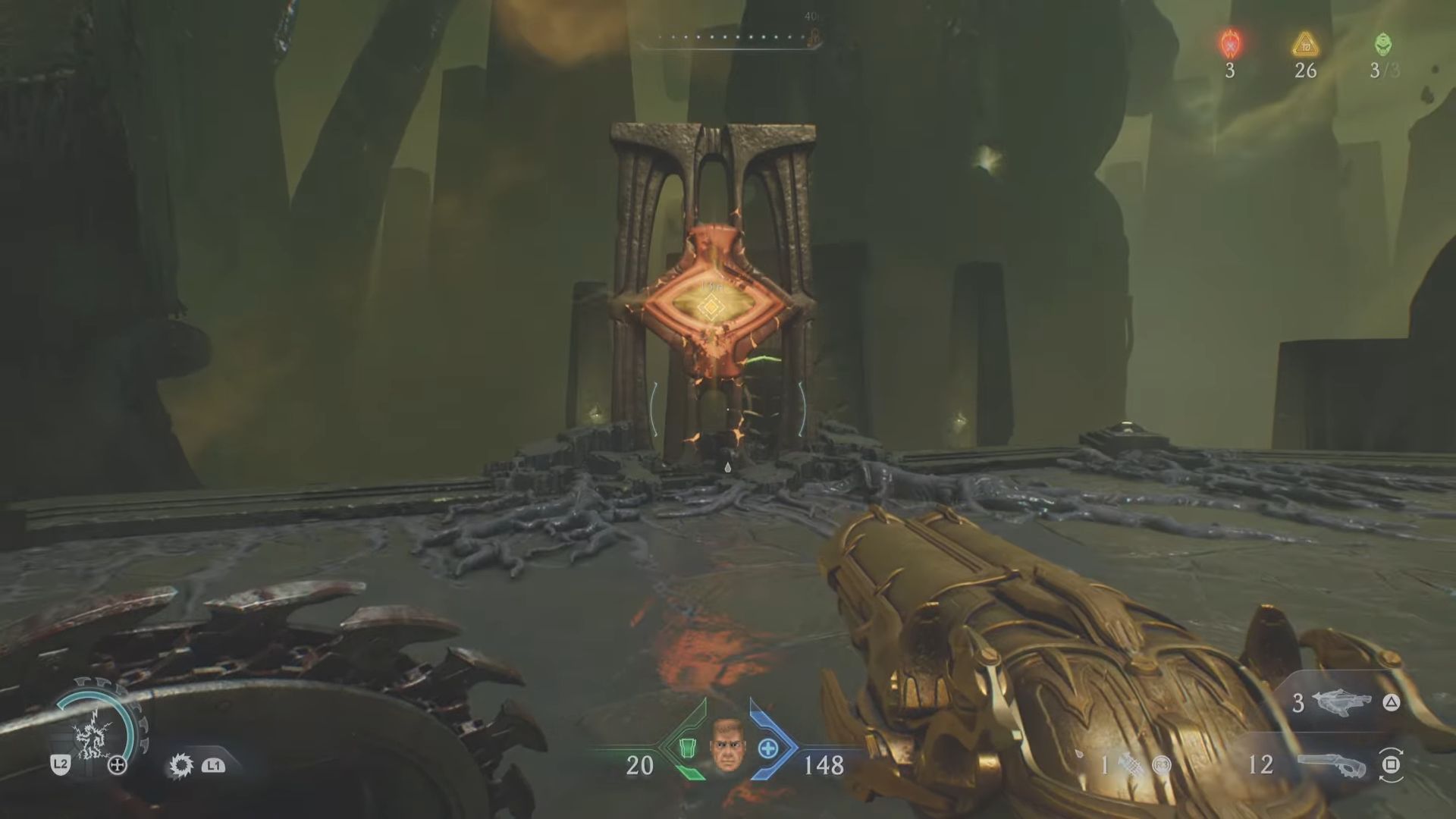
Task: Click the green Slayer helmet lives icon
Action: pos(1382,45)
